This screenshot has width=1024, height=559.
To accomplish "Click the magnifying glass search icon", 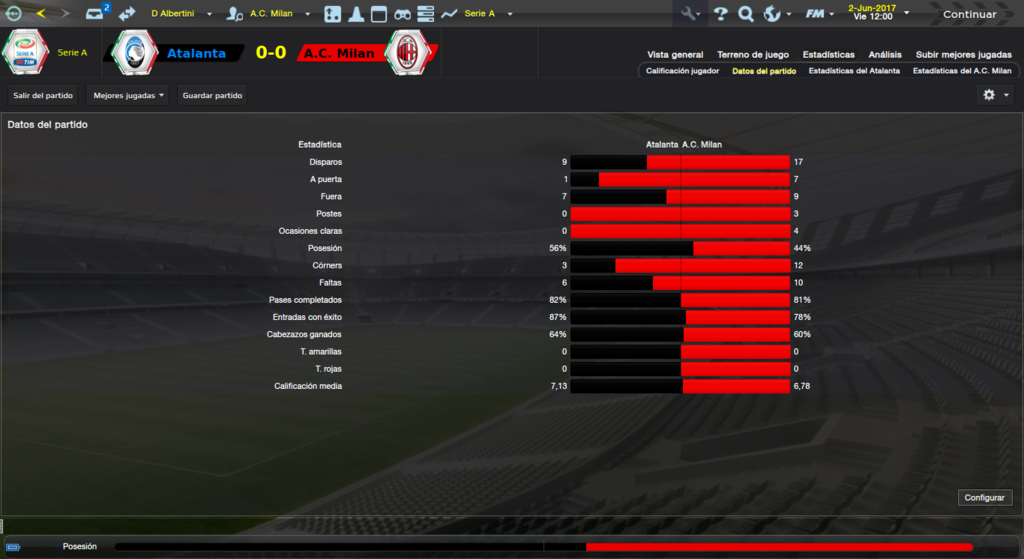I will tap(745, 14).
